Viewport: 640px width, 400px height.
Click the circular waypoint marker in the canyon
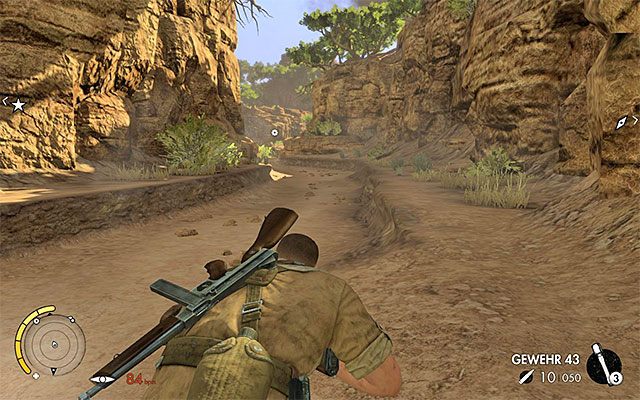click(x=275, y=131)
